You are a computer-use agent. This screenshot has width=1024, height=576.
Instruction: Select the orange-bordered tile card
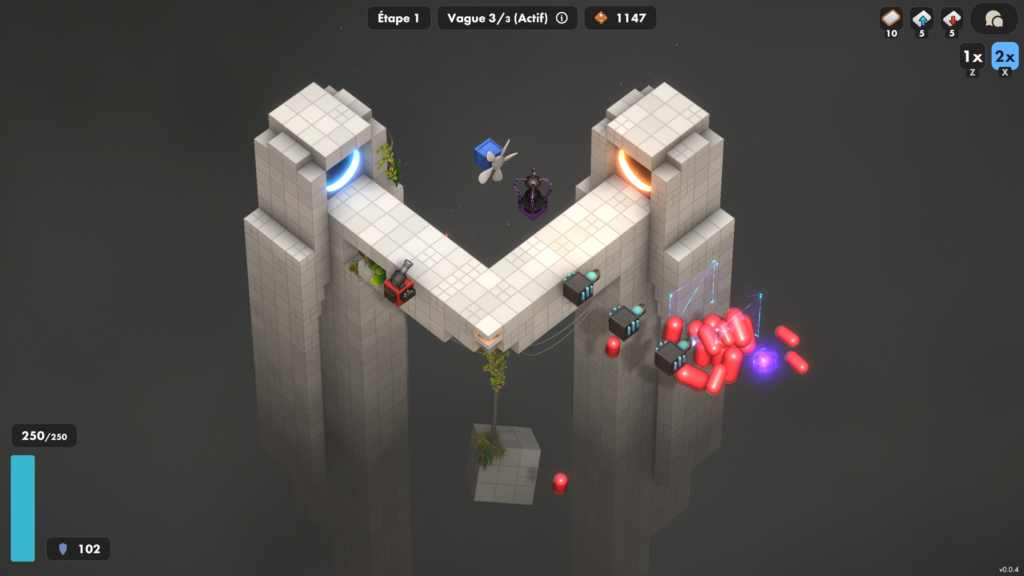tap(891, 18)
